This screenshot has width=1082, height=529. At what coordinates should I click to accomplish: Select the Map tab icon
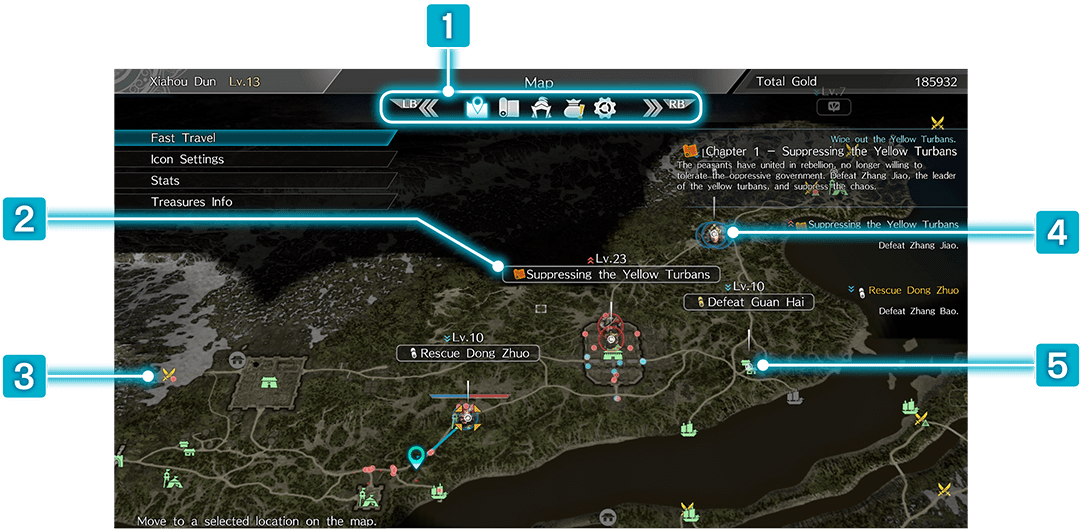tap(476, 107)
